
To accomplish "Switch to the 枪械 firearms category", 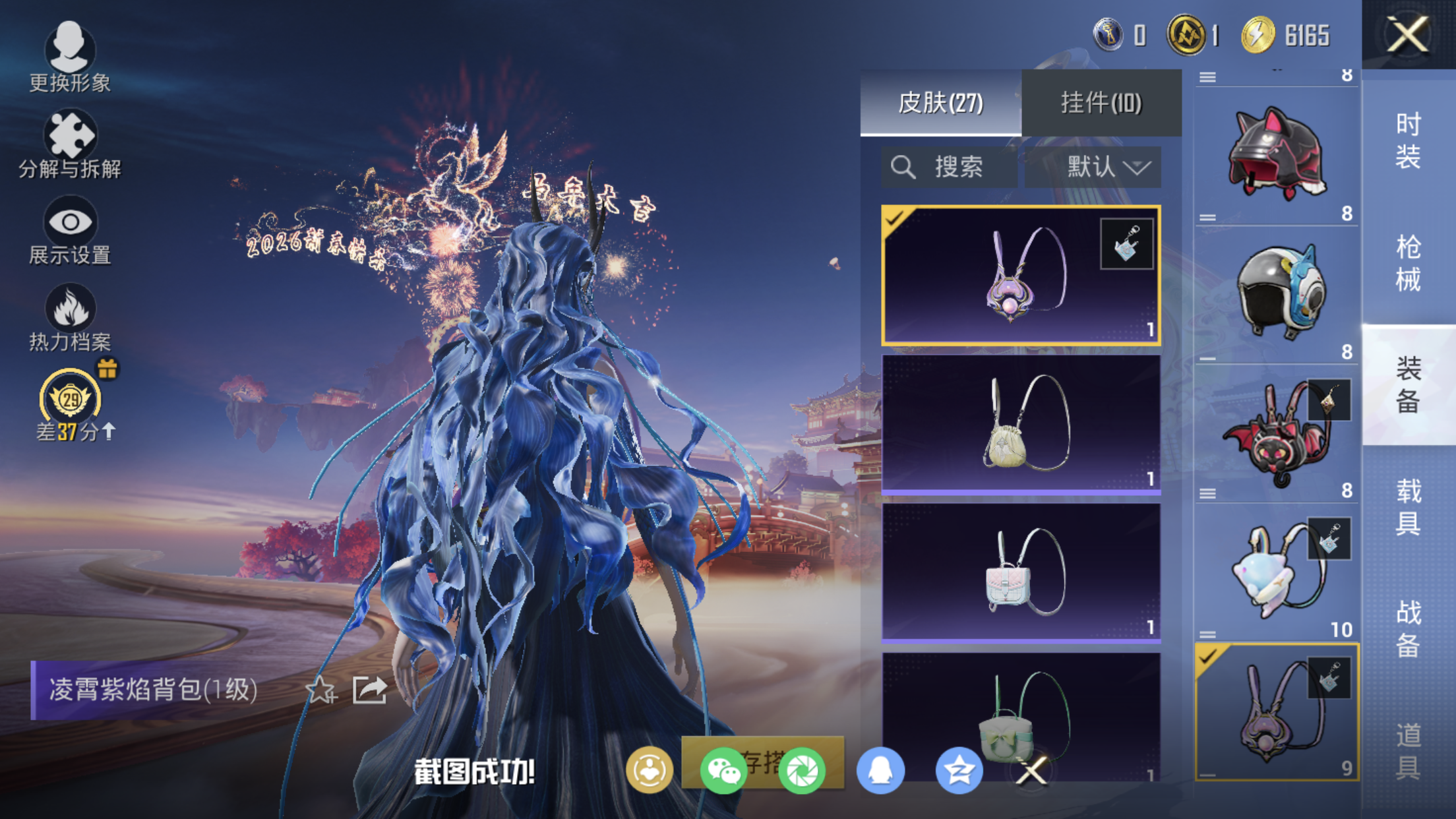I will (1408, 262).
